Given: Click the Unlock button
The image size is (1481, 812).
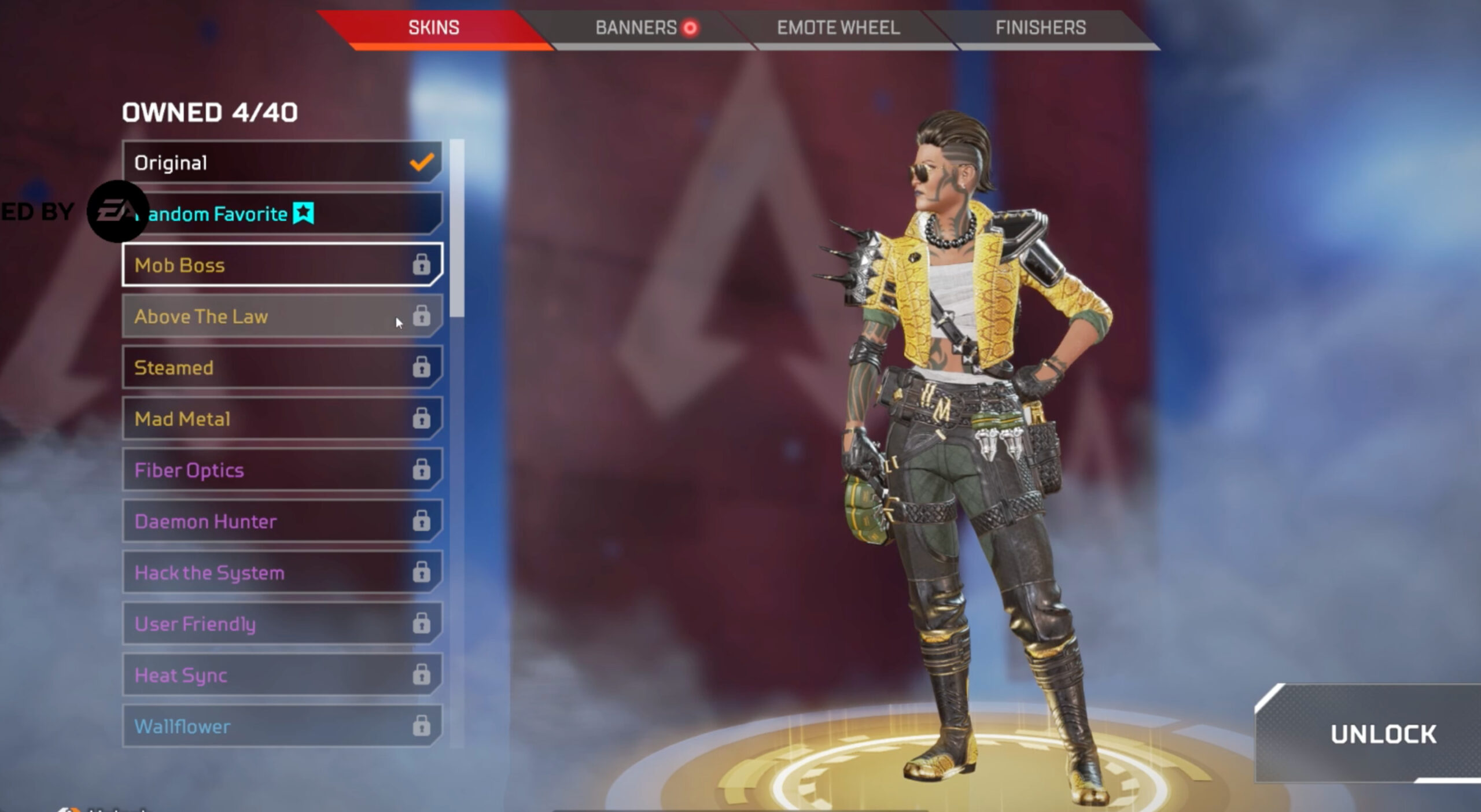Looking at the screenshot, I should (1383, 734).
